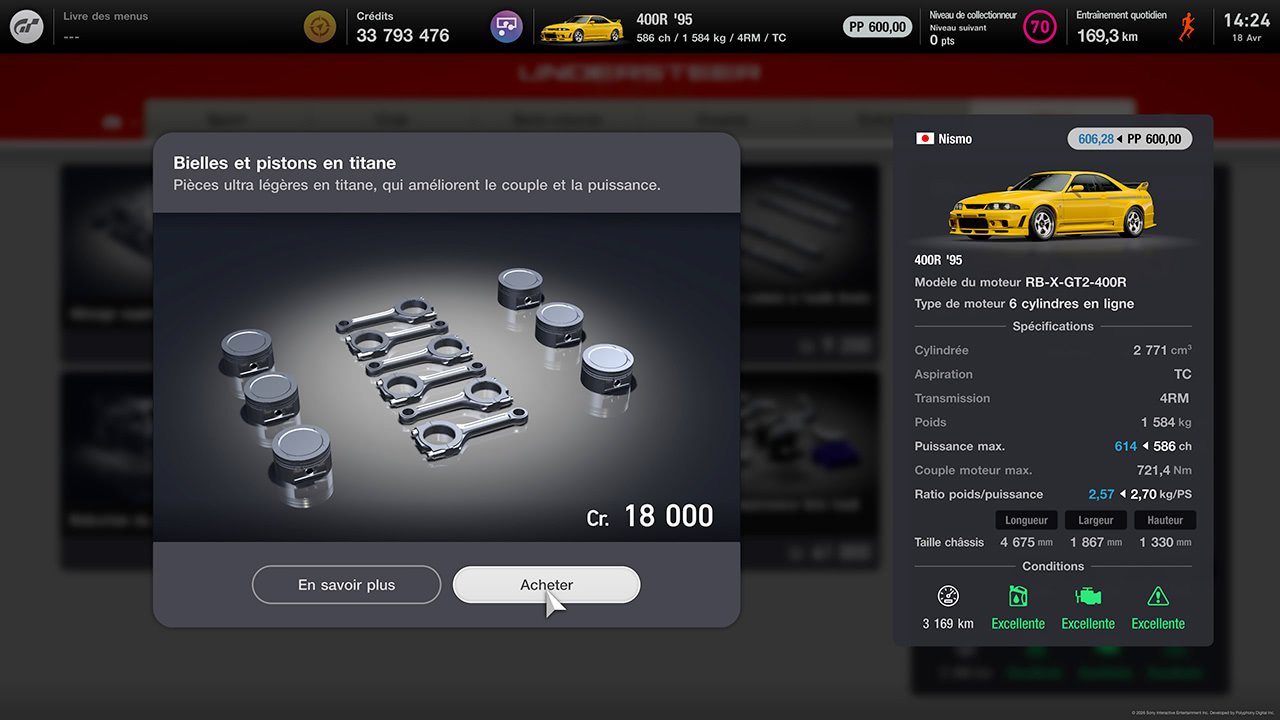The width and height of the screenshot is (1280, 720).
Task: Click the Gran Turismo logo icon
Action: pyautogui.click(x=27, y=27)
